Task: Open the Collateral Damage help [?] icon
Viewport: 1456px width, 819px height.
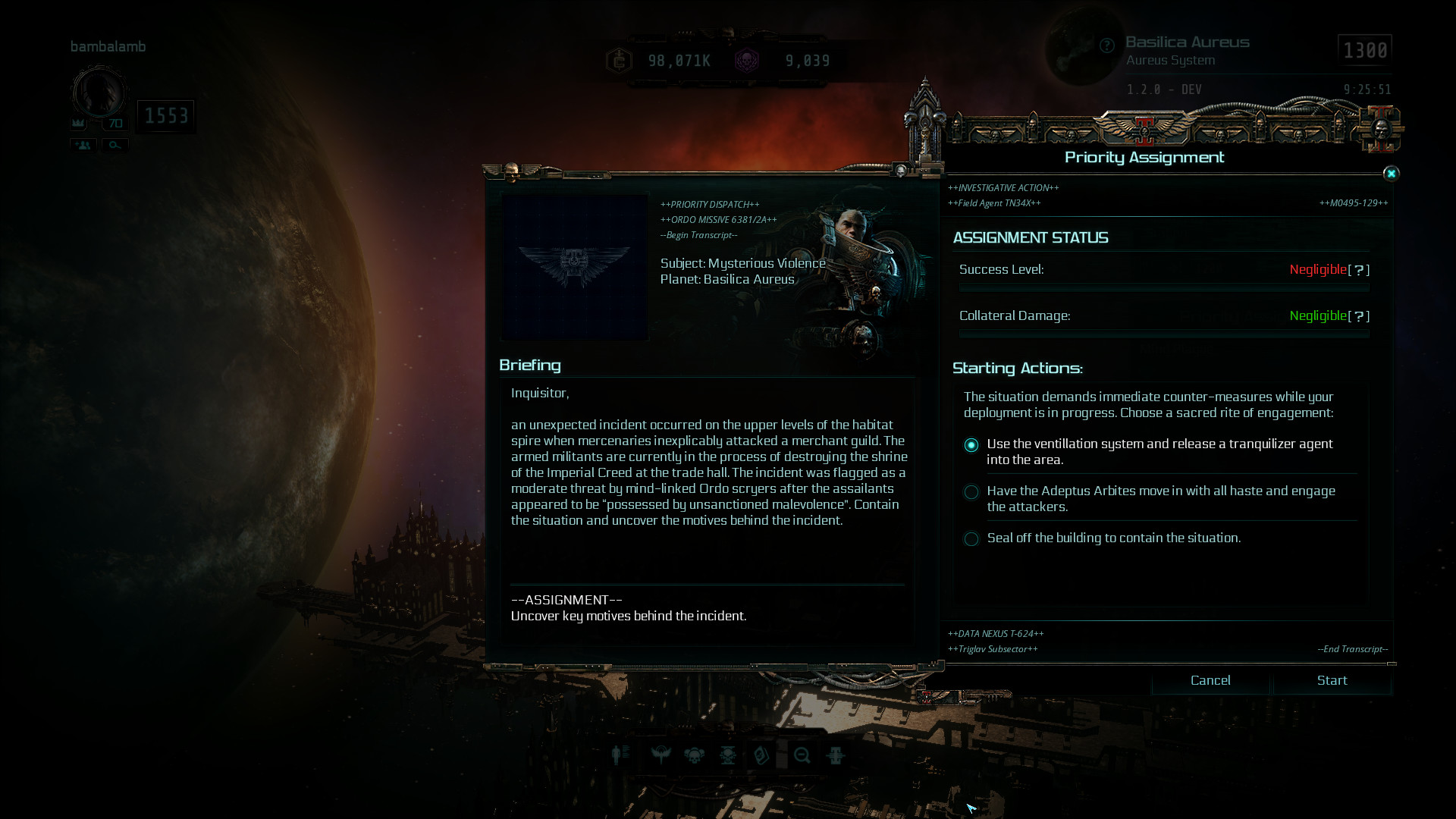Action: (1359, 315)
